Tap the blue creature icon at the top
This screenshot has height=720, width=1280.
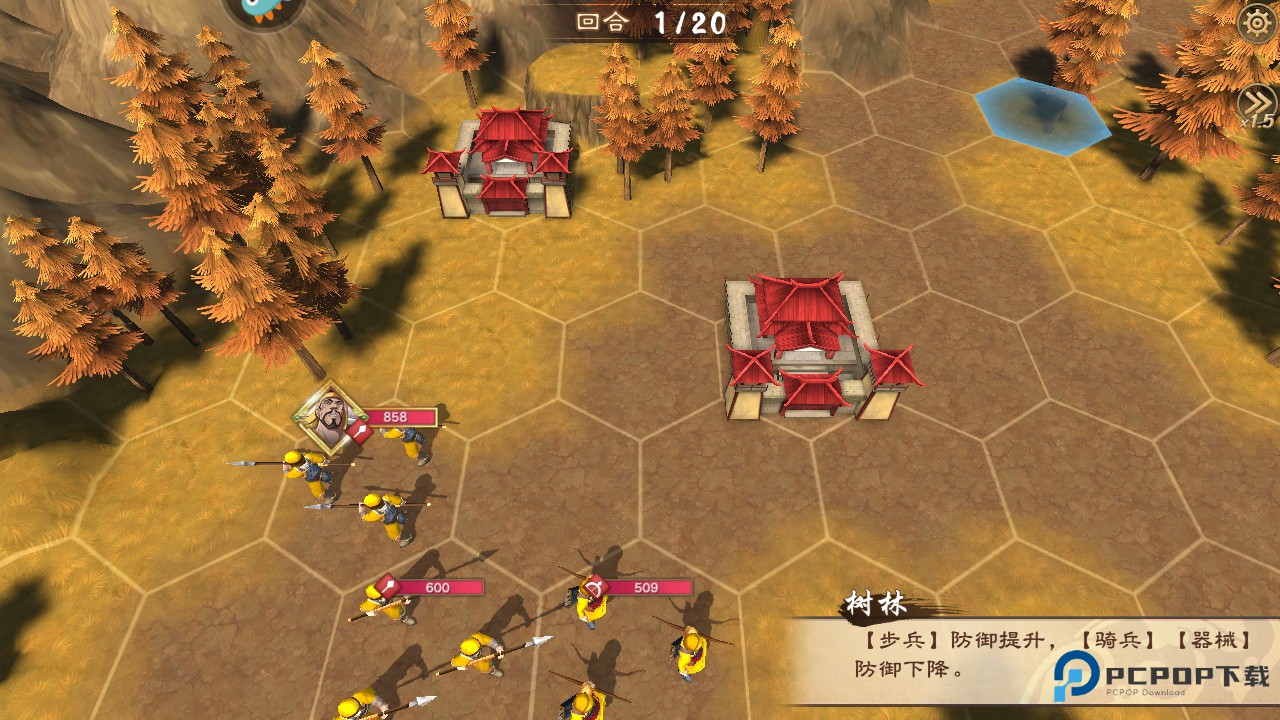[x=264, y=10]
